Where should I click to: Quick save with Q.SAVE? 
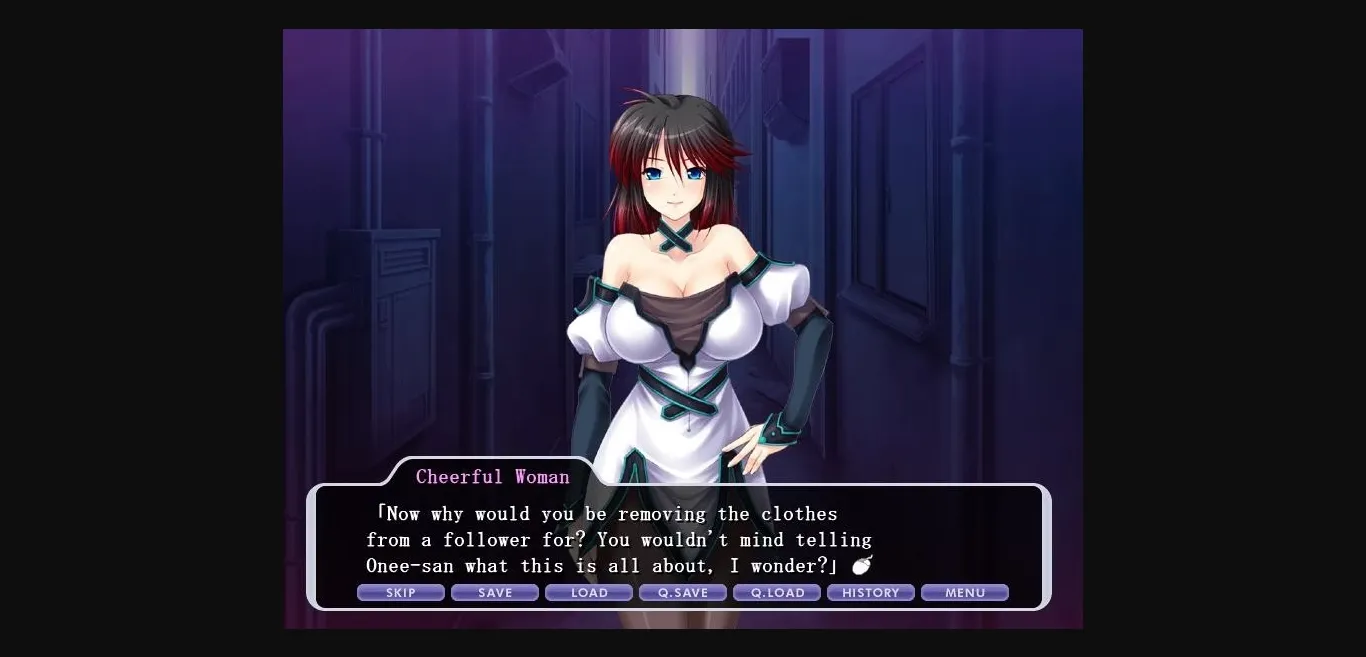pos(683,593)
